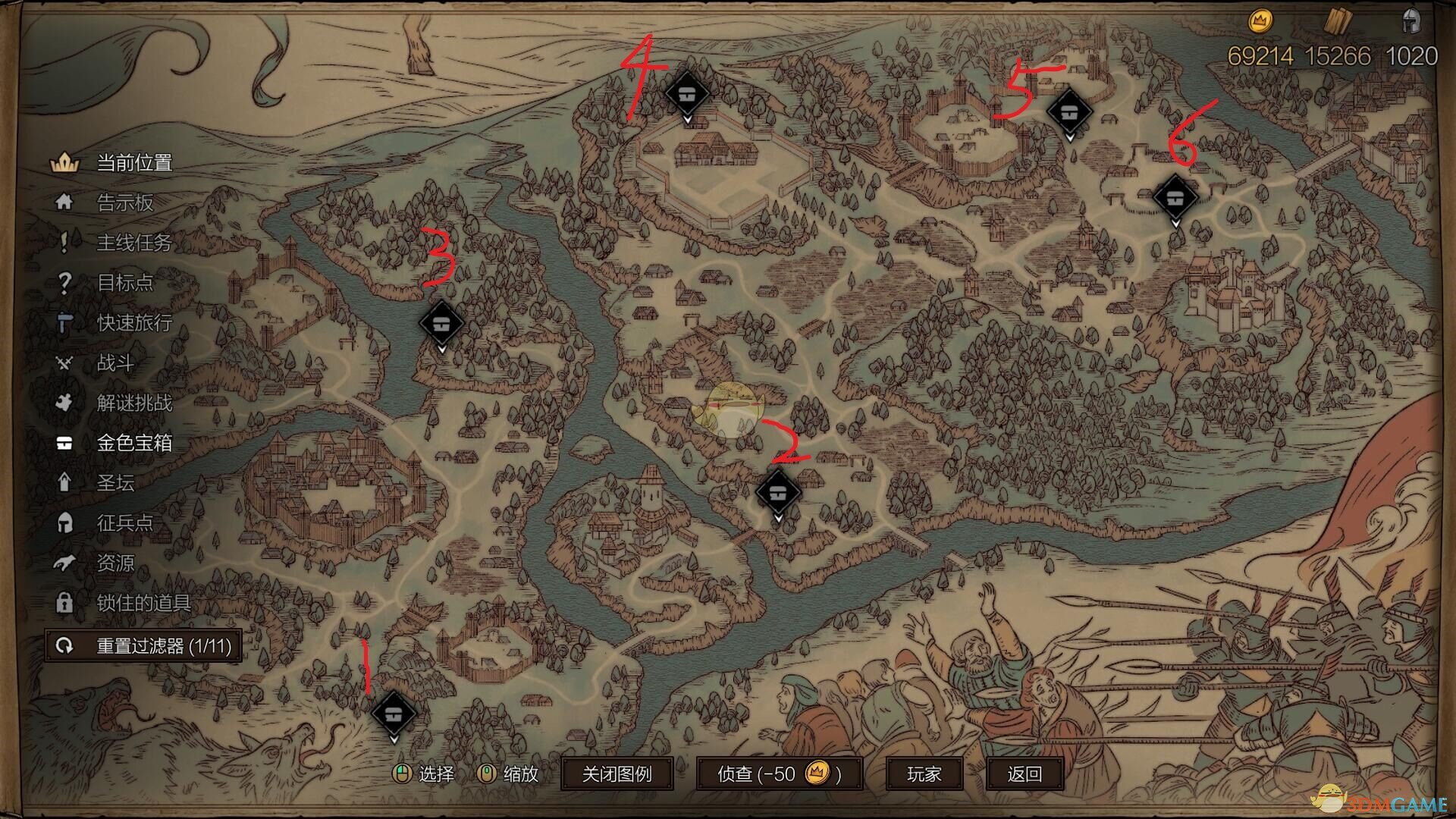Toggle the 目标点 filter entry
The image size is (1456, 819).
click(x=124, y=283)
